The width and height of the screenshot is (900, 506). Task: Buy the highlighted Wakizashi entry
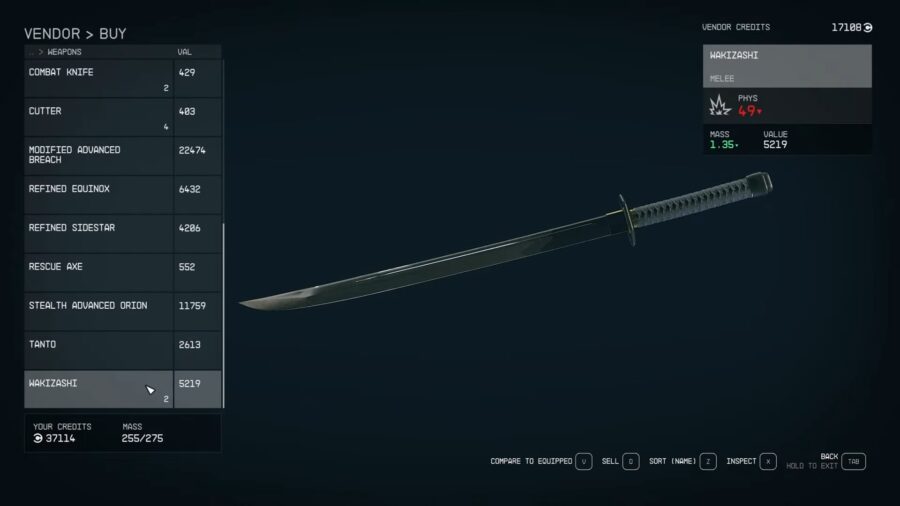[x=98, y=389]
